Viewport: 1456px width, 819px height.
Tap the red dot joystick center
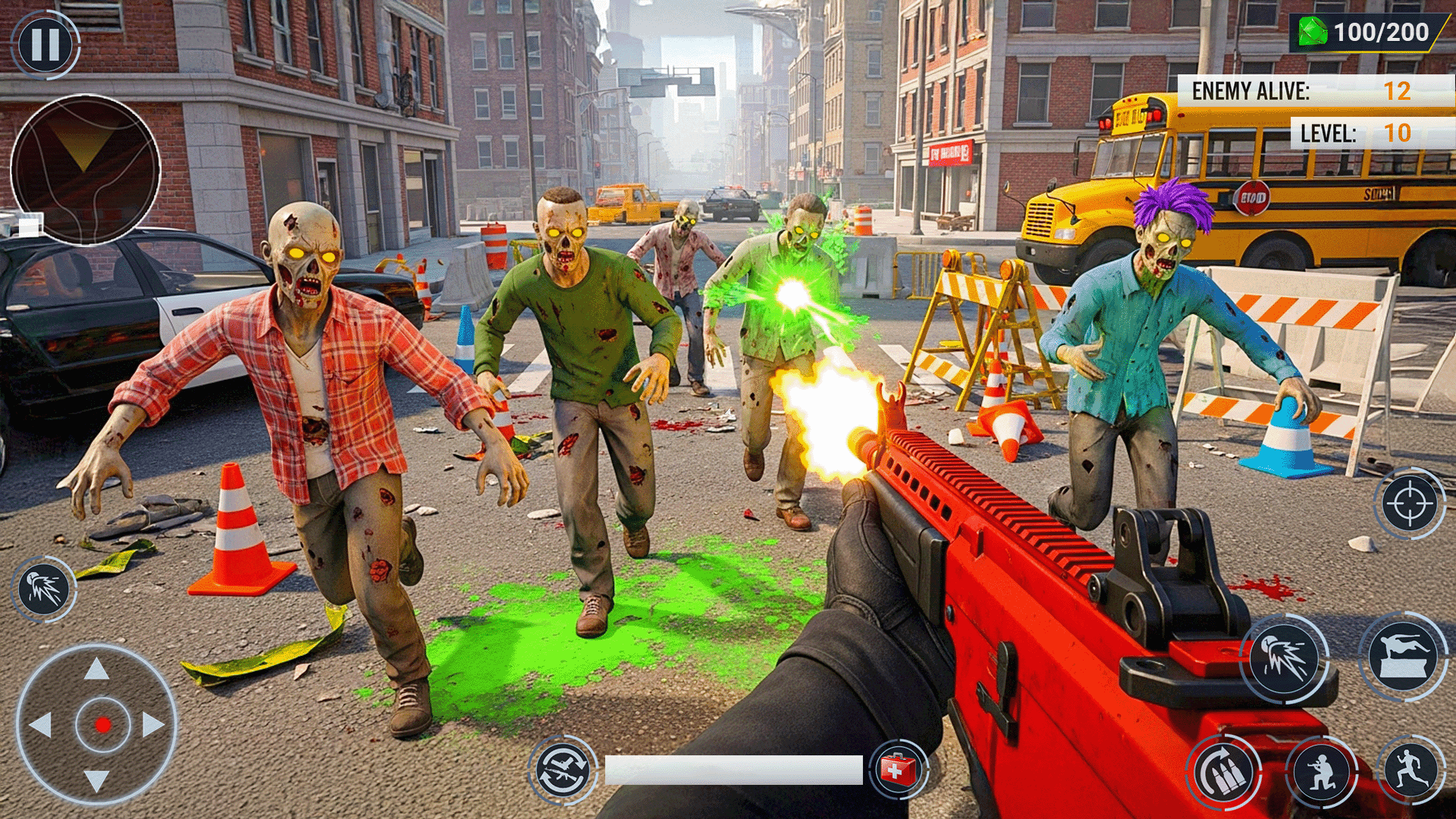click(x=103, y=725)
